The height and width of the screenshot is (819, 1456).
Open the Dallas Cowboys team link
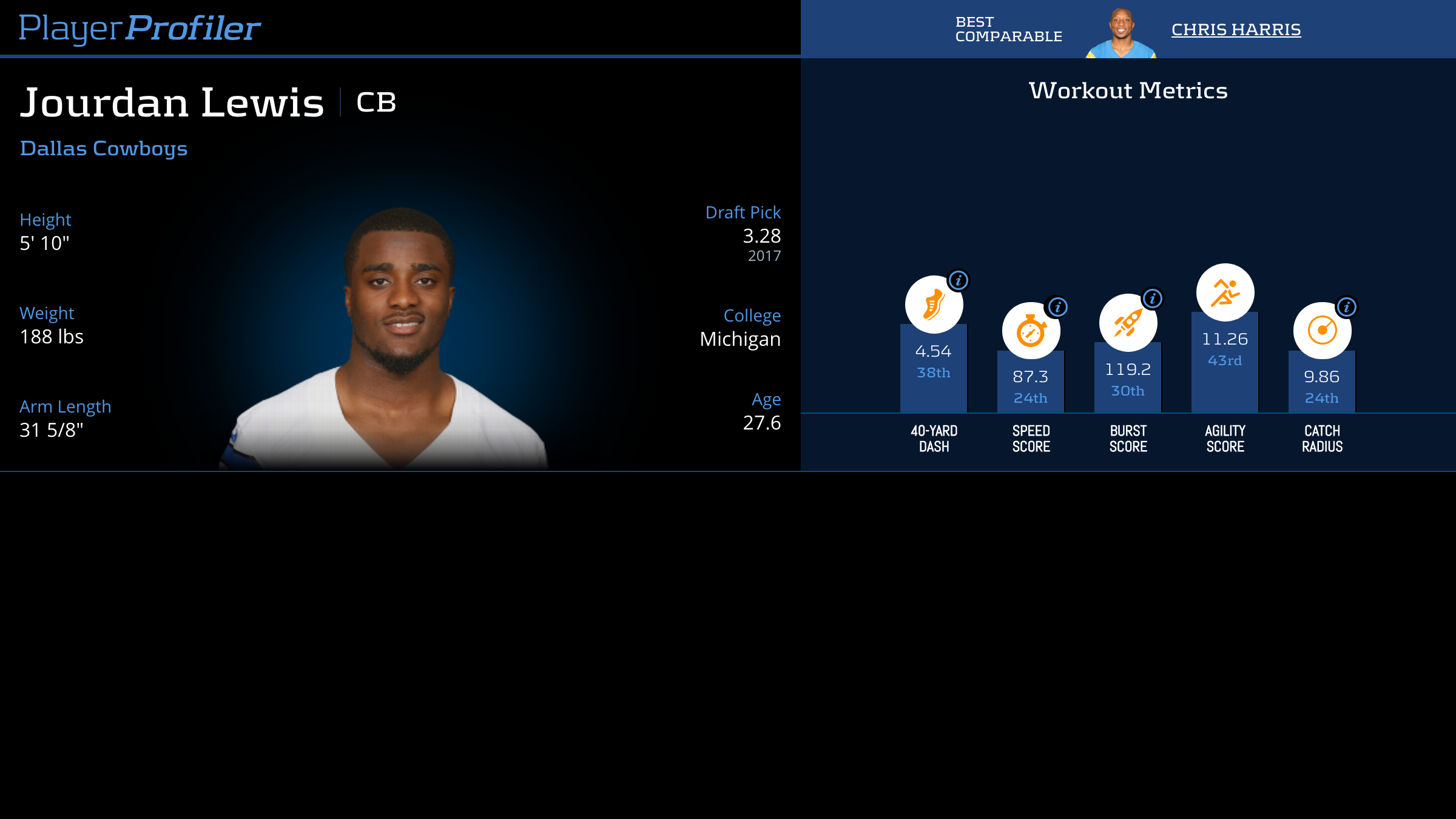(x=104, y=149)
